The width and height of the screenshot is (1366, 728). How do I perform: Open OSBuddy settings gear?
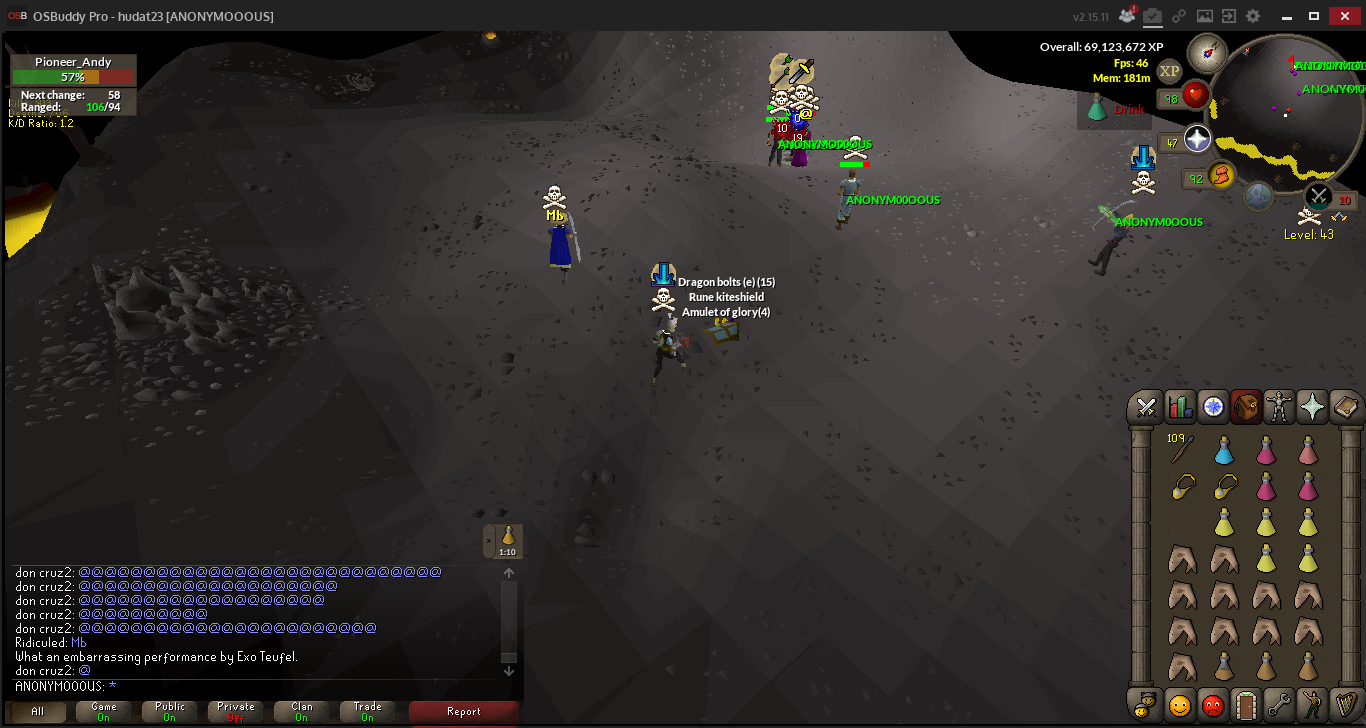(1253, 16)
